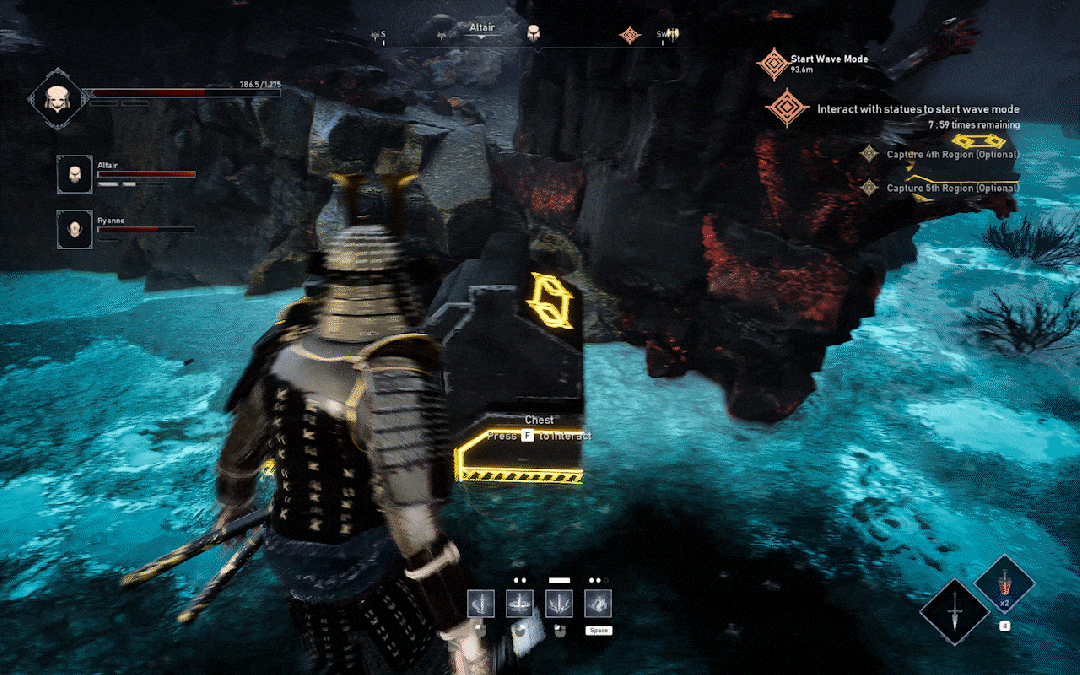1080x675 pixels.
Task: Select the Capture 4th Region objective
Action: (952, 154)
